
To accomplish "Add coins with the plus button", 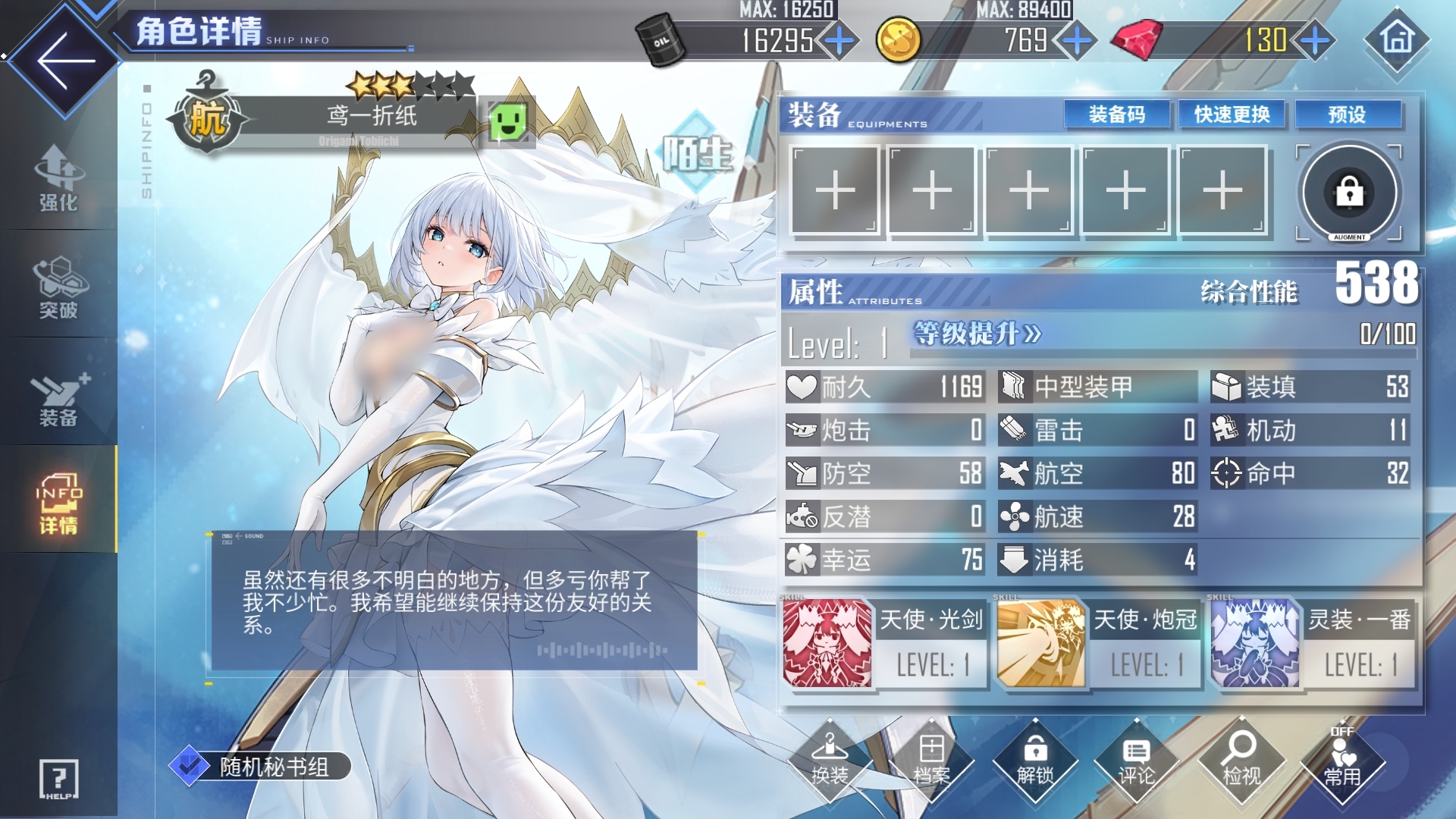I will (1077, 40).
